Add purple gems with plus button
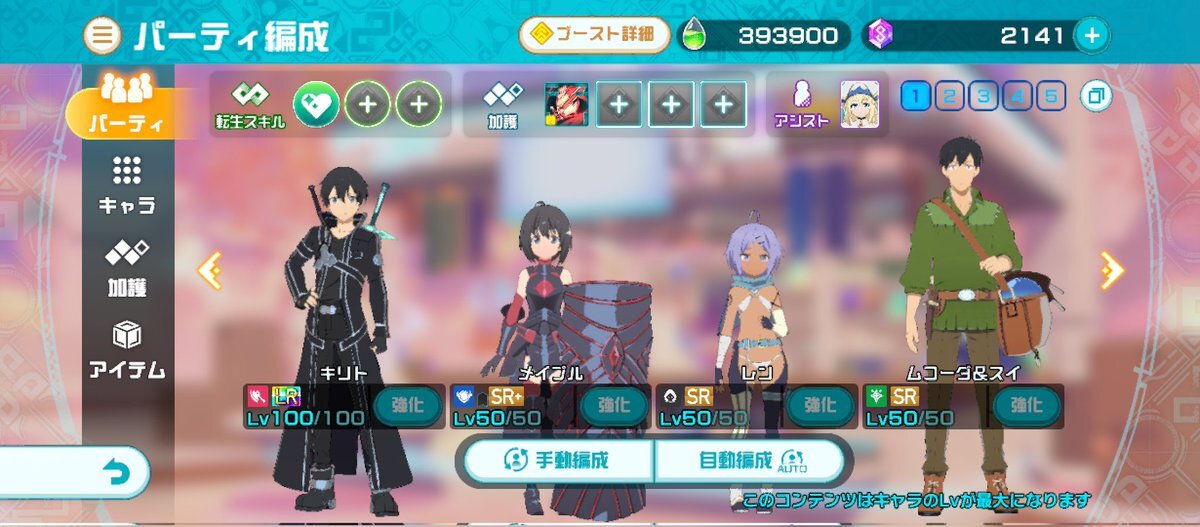This screenshot has height=527, width=1200. 1091,36
